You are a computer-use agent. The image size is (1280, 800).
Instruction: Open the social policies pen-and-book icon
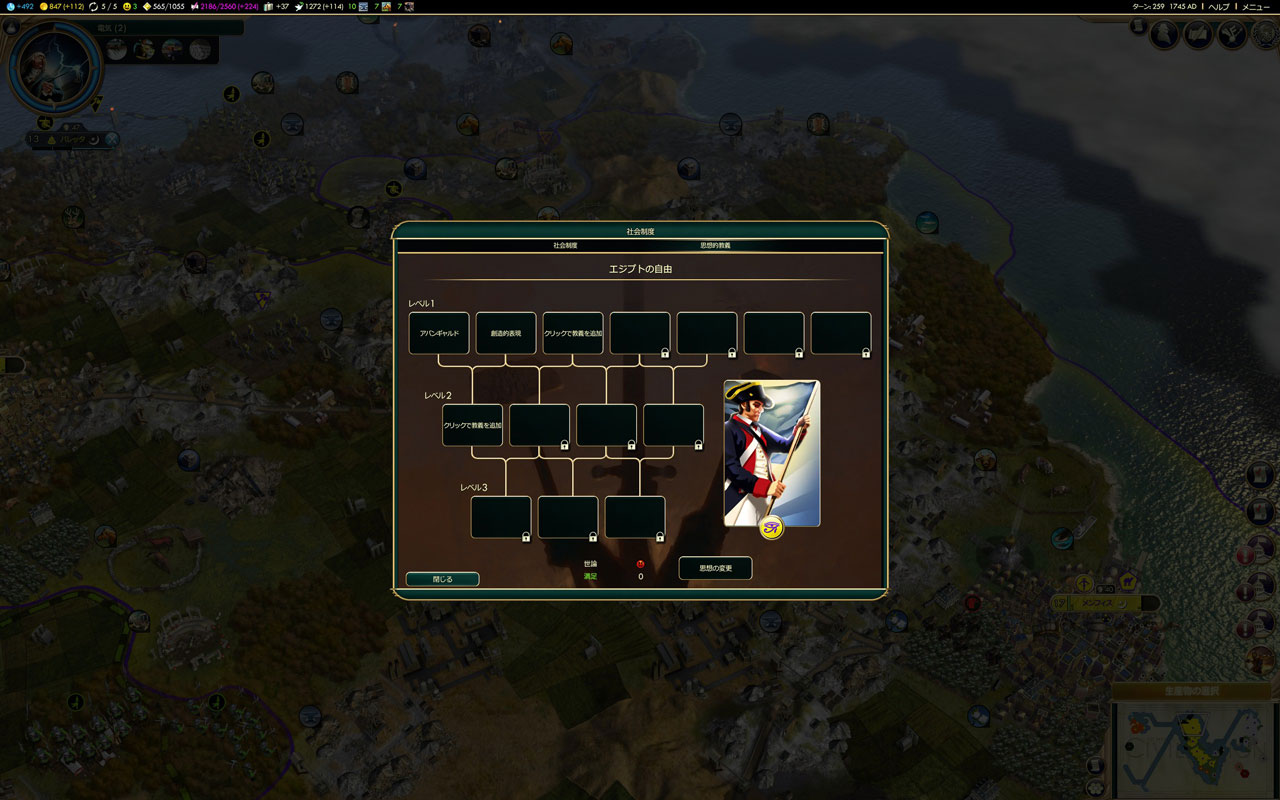point(1199,35)
